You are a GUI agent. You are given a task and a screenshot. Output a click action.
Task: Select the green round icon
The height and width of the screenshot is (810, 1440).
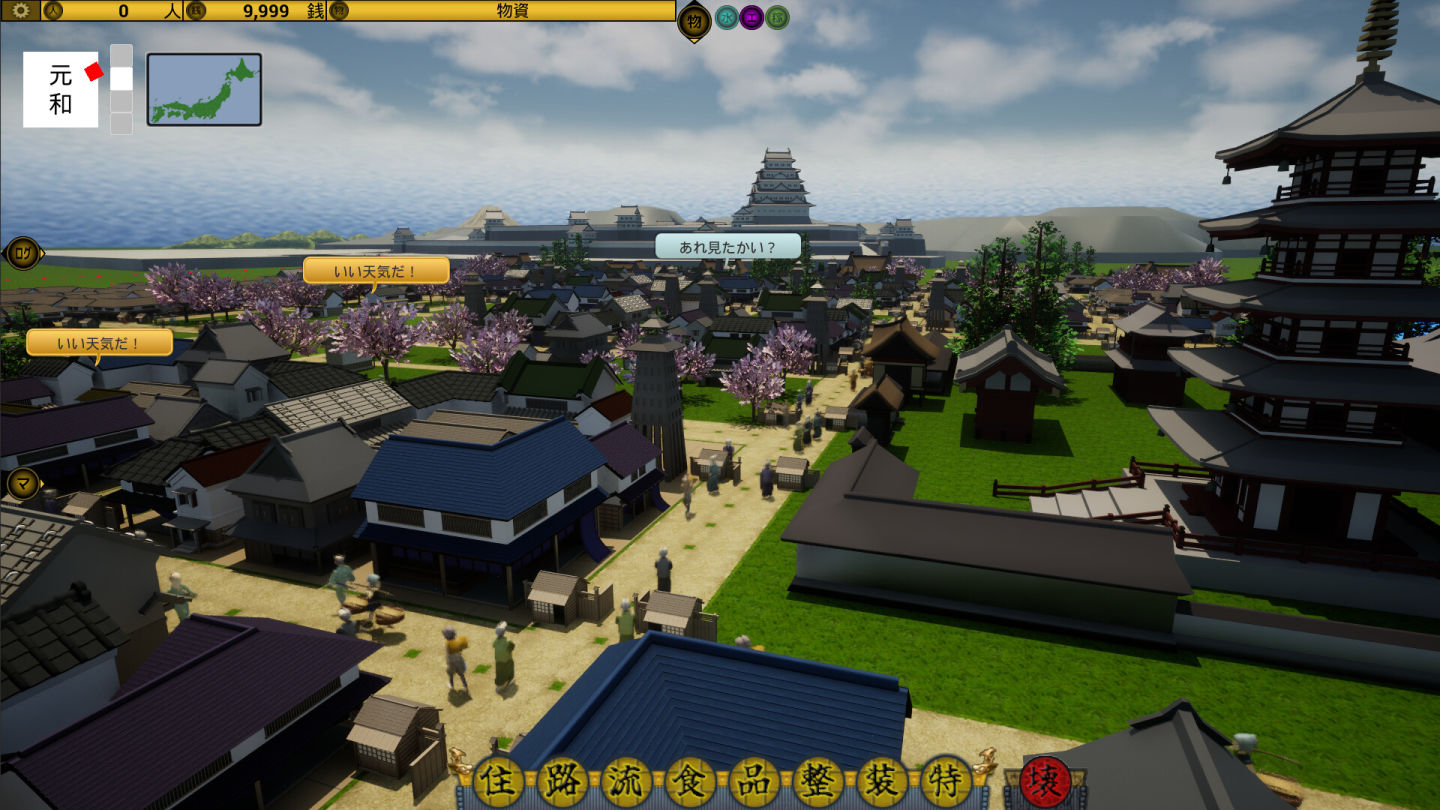click(777, 17)
